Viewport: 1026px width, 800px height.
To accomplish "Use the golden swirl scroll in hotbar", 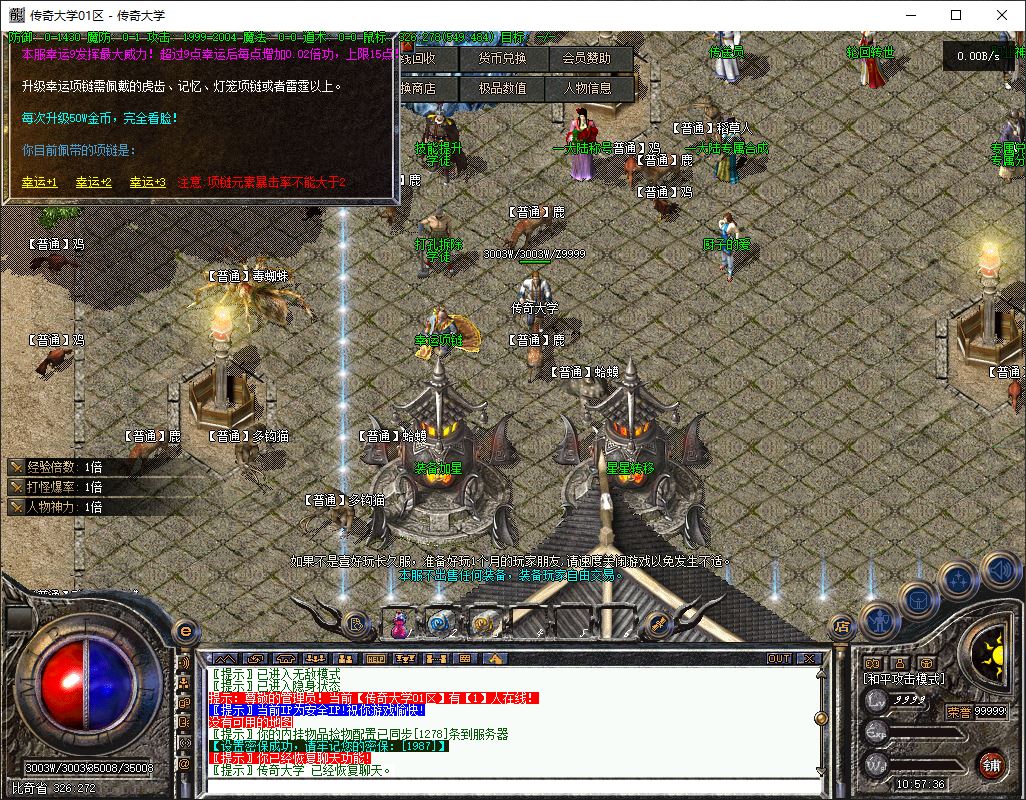I will coord(482,624).
